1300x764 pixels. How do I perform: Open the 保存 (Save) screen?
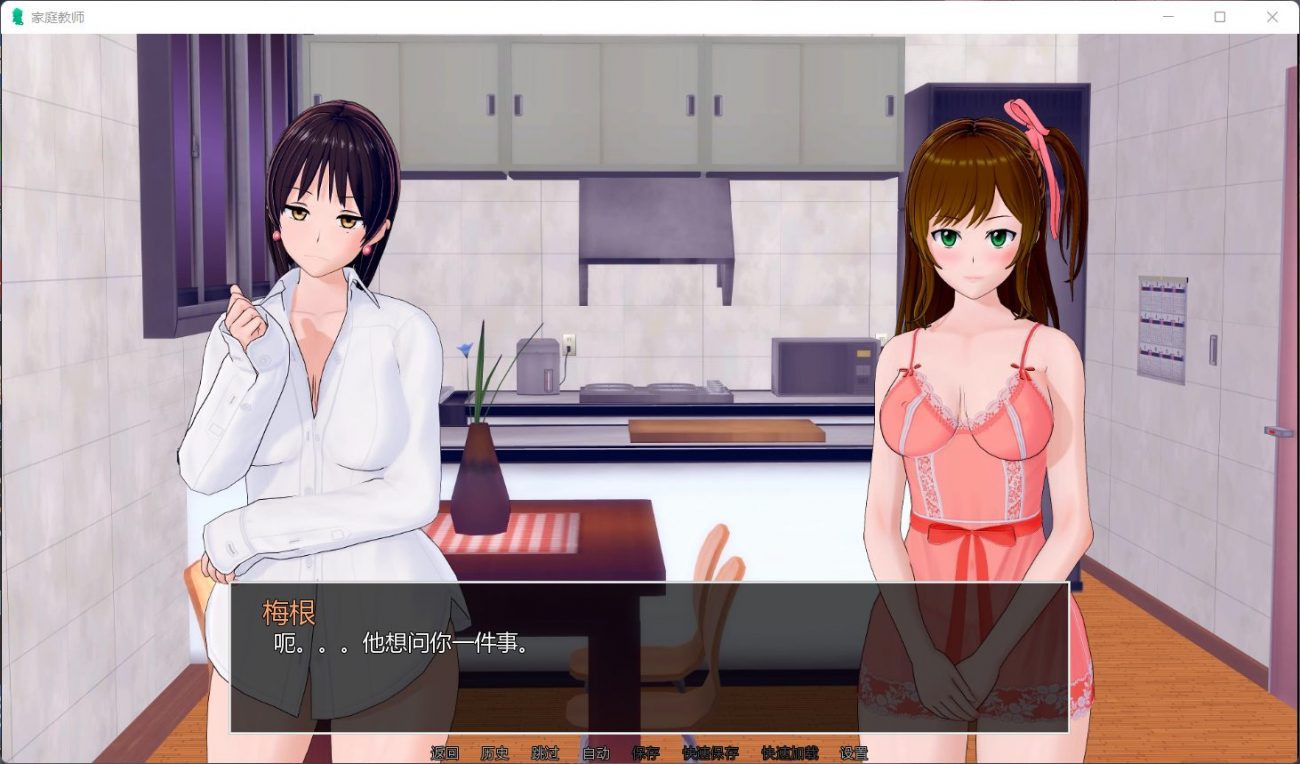(645, 753)
